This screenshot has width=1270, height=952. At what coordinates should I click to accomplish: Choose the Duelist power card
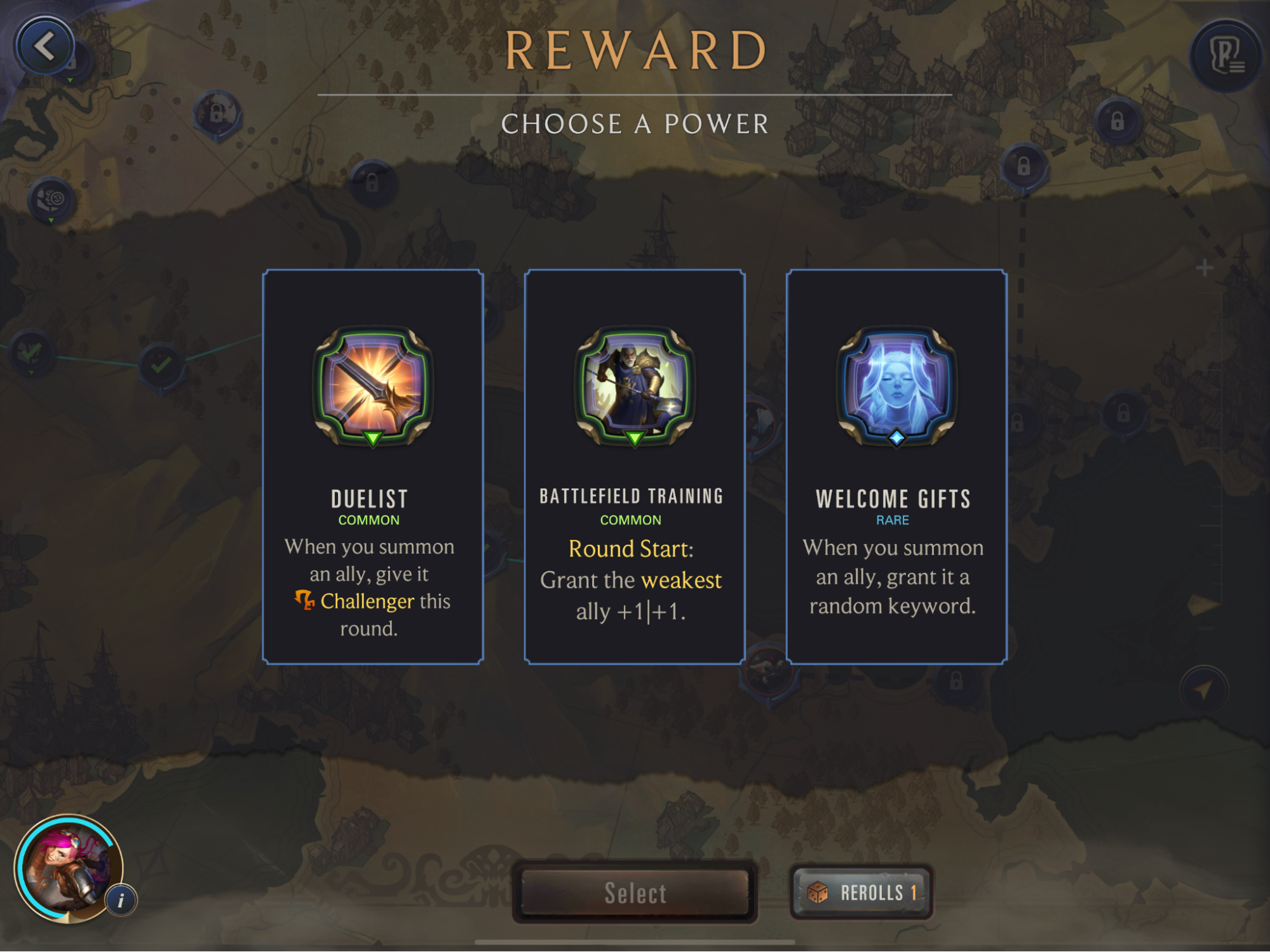point(373,467)
